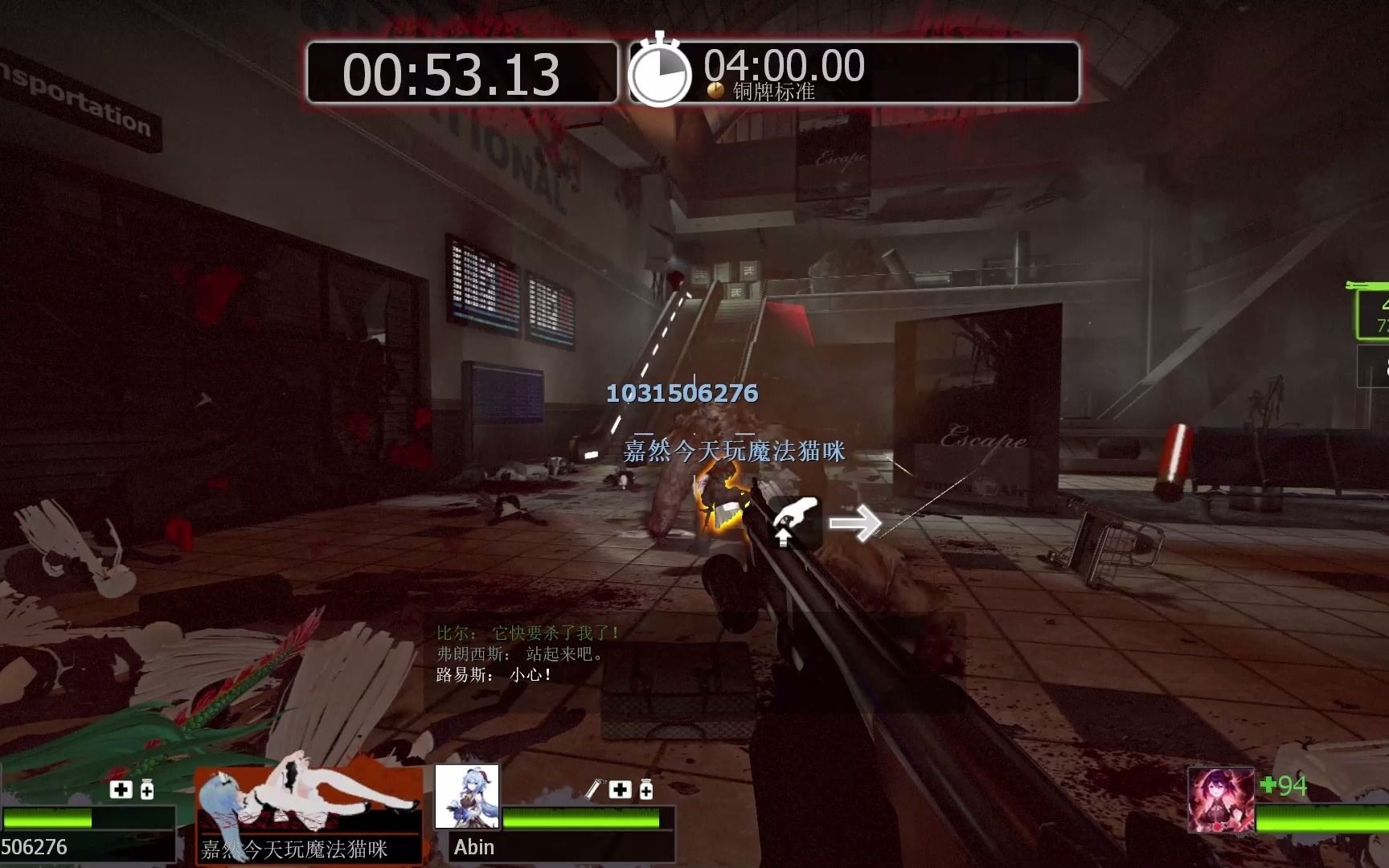The height and width of the screenshot is (868, 1389).
Task: Click Abin's pipe bomb icon
Action: coord(593,789)
